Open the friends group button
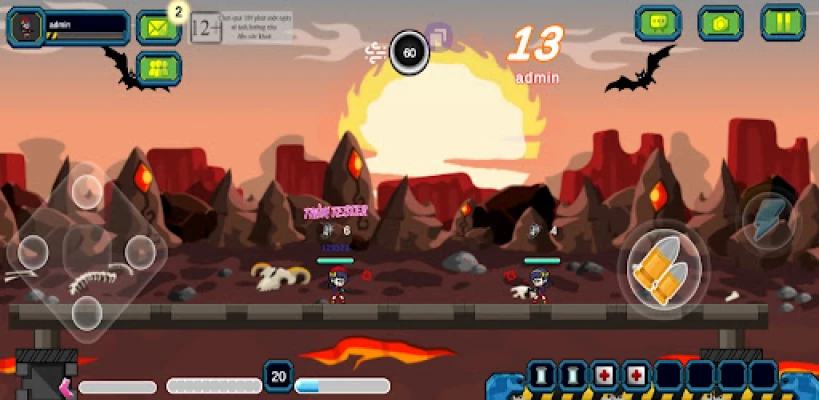 click(158, 68)
